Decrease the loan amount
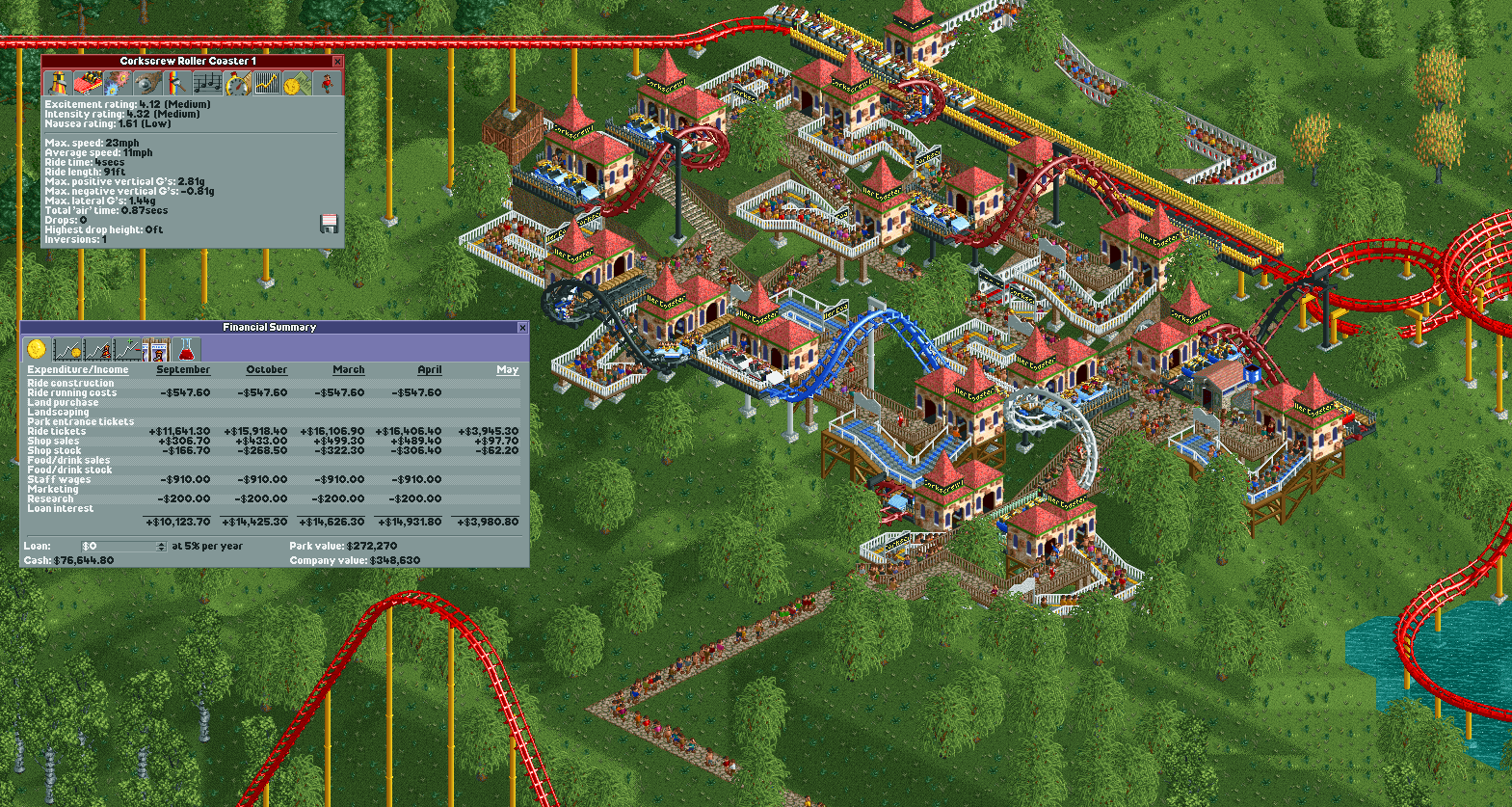Viewport: 1512px width, 807px height. pyautogui.click(x=160, y=549)
